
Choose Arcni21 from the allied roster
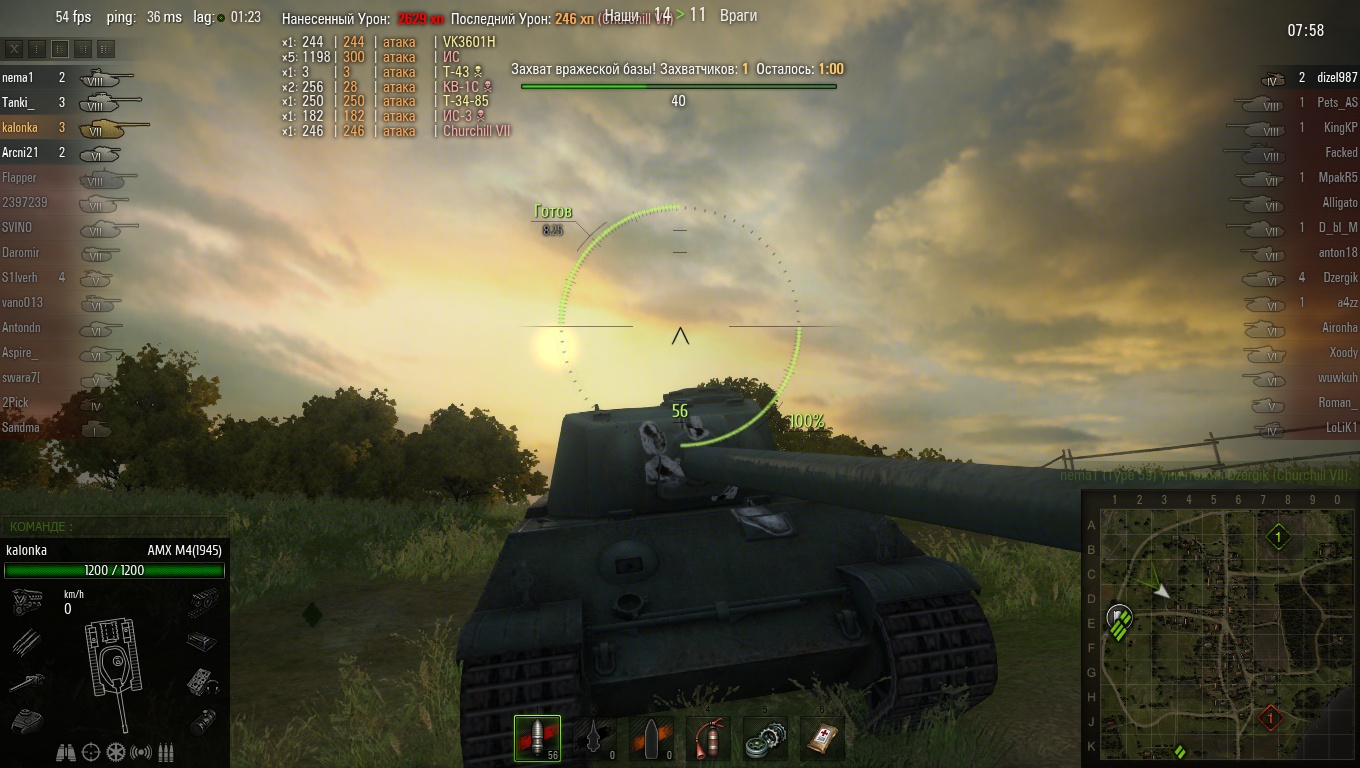(20, 152)
